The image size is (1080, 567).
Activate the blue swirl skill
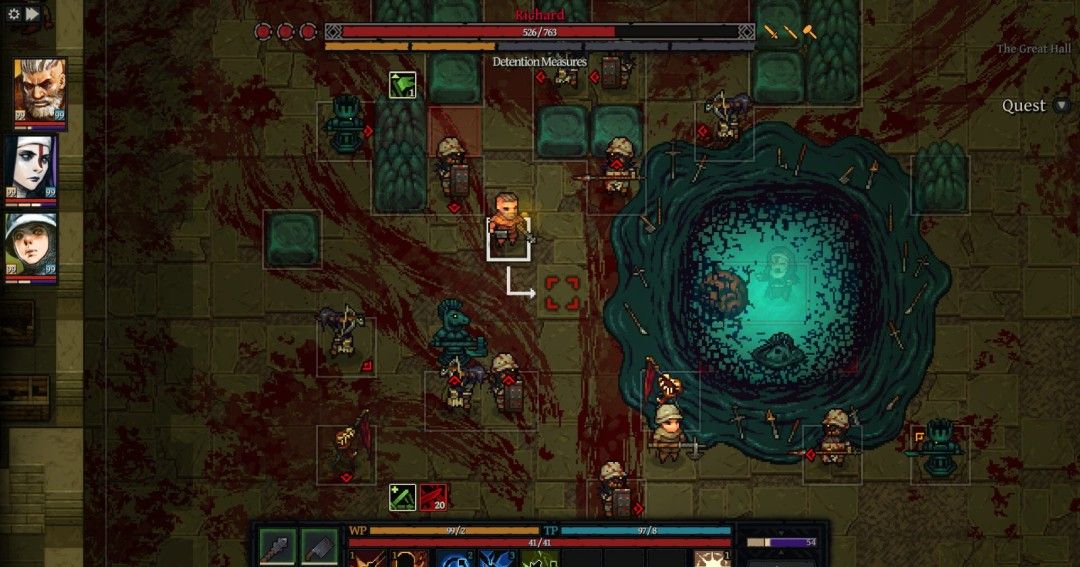click(456, 558)
